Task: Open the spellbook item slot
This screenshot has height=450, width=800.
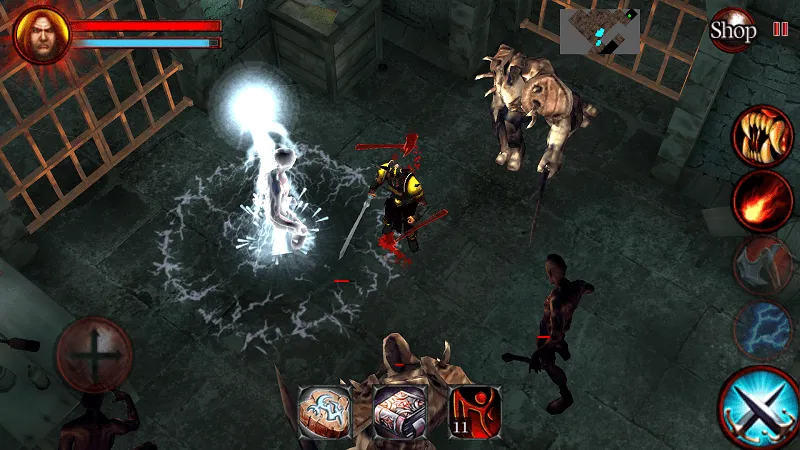Action: click(x=400, y=411)
